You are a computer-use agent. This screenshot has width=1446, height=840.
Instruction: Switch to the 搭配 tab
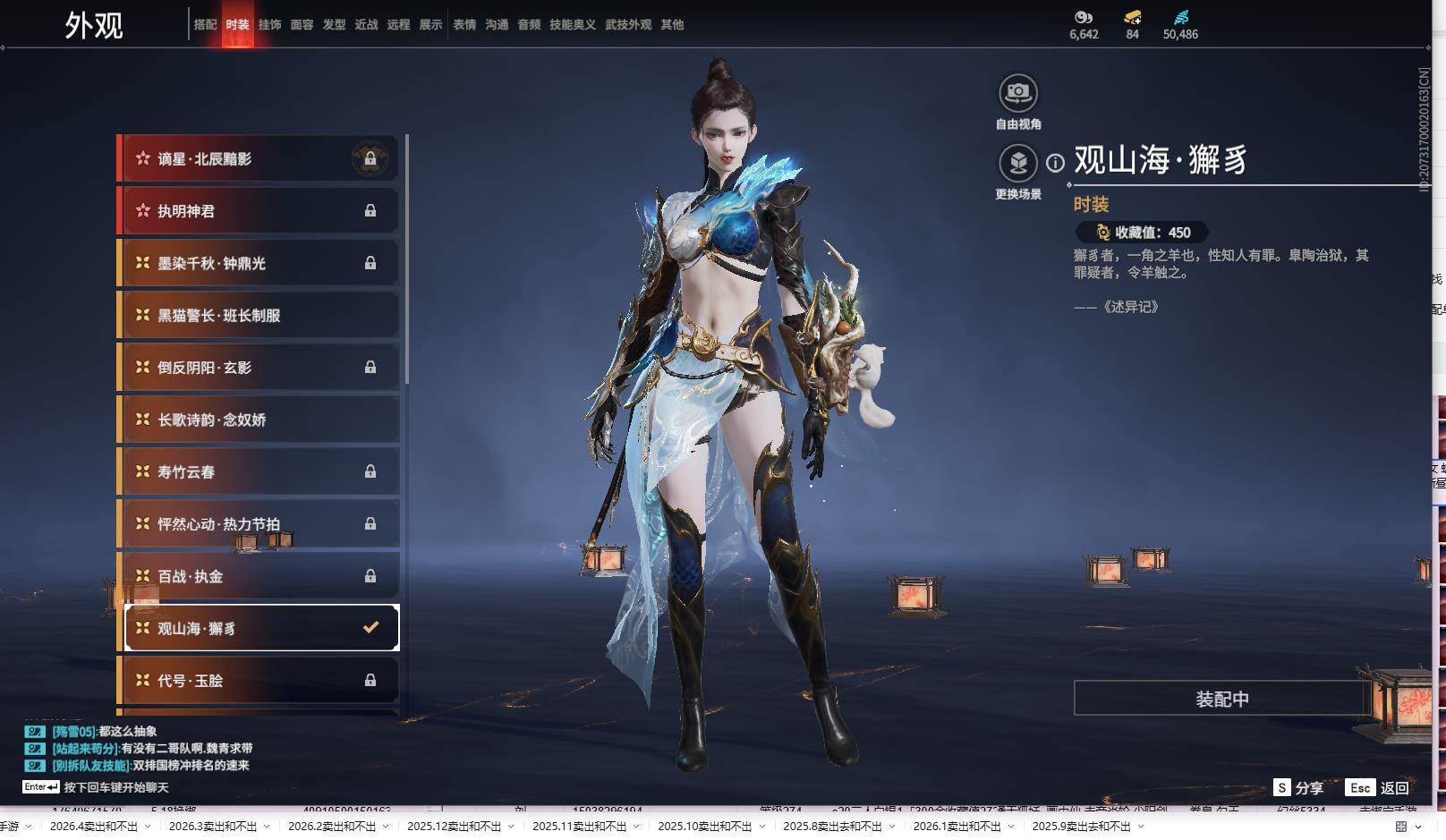coord(205,25)
